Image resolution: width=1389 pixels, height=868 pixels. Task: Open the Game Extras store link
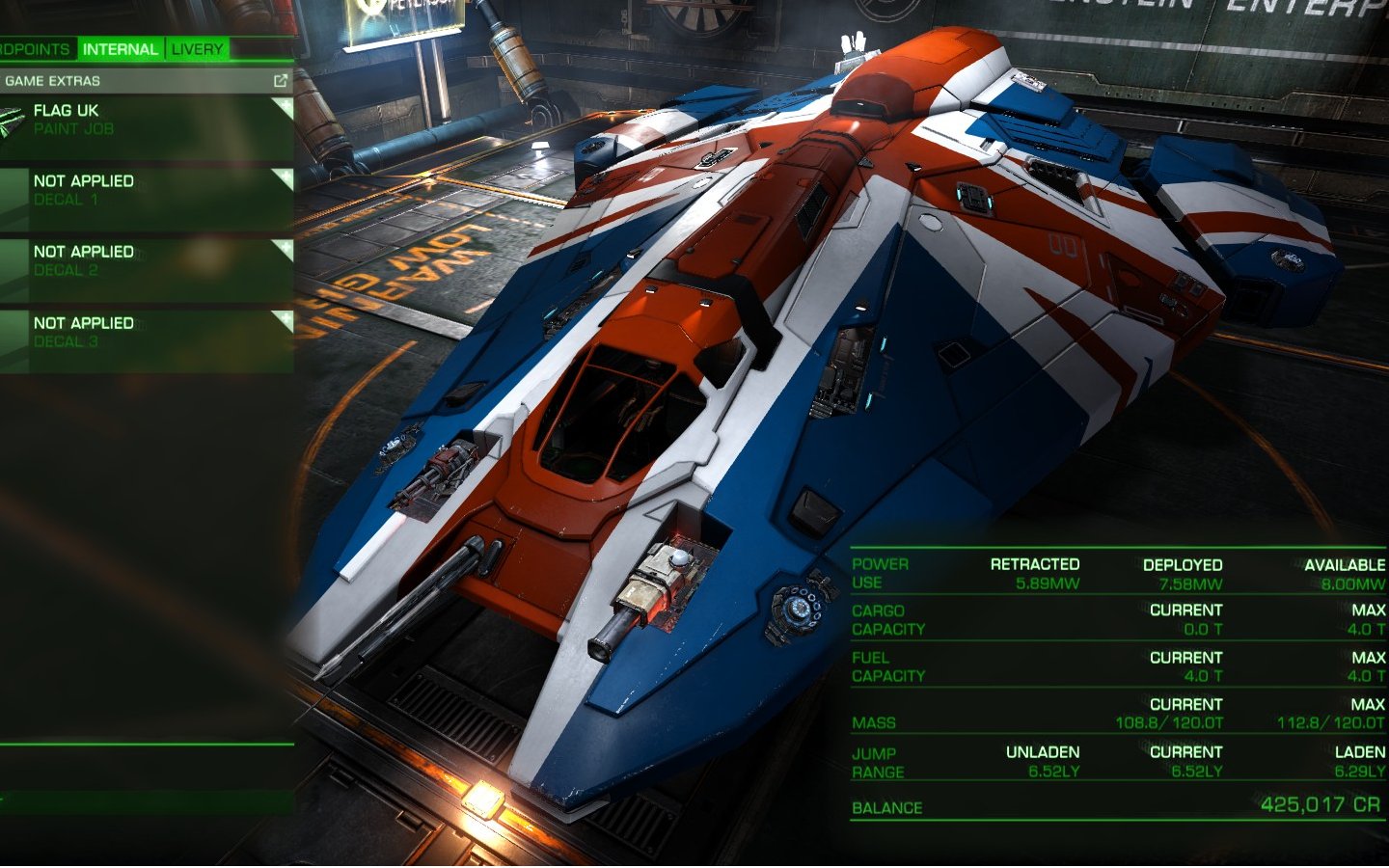(280, 81)
